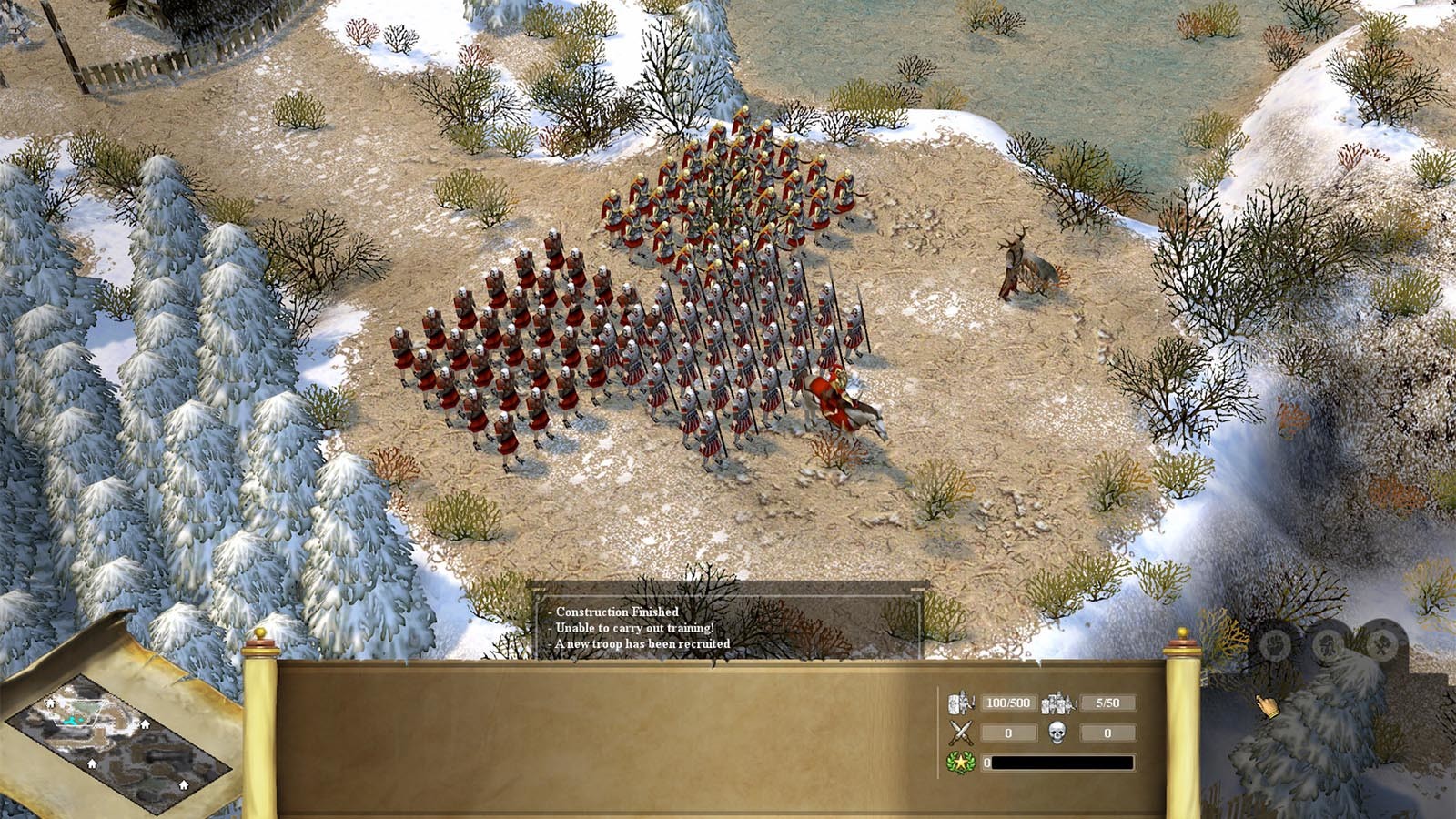Choose the soldier helmet icon button

[x=1330, y=645]
